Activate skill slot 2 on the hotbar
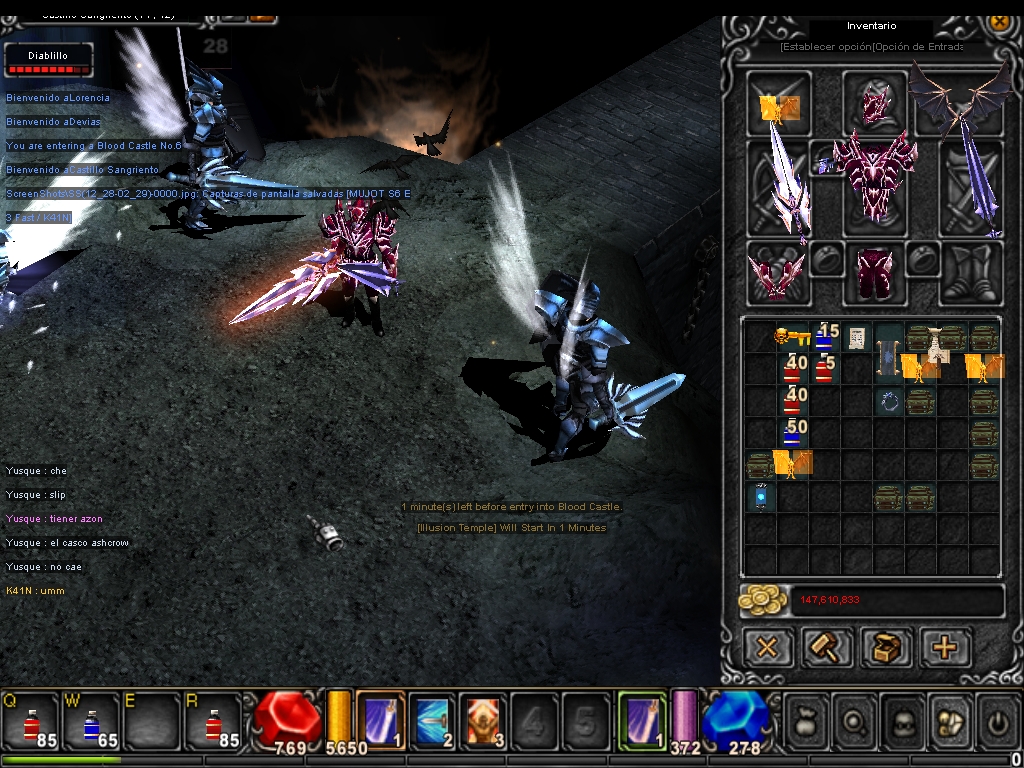Image resolution: width=1024 pixels, height=768 pixels. pyautogui.click(x=433, y=719)
